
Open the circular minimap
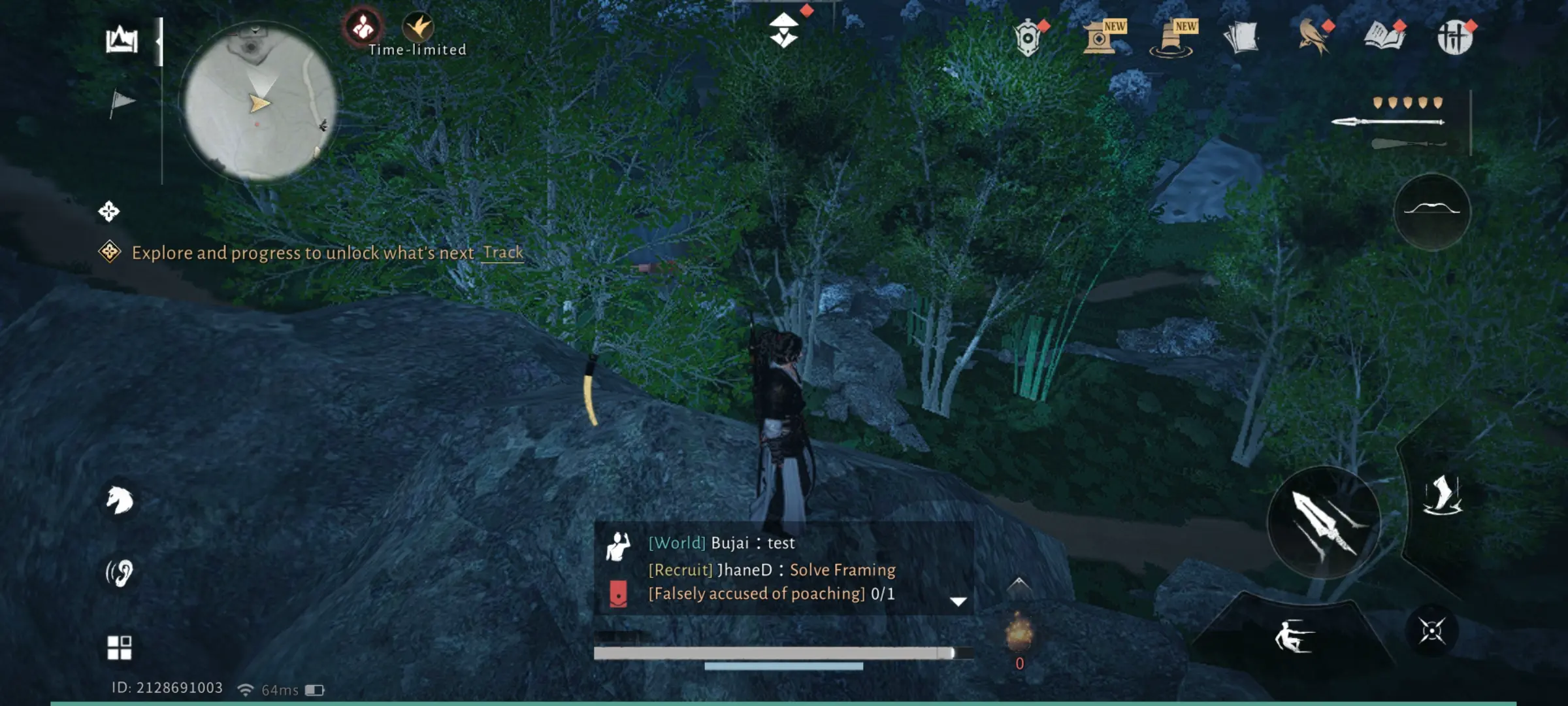260,101
